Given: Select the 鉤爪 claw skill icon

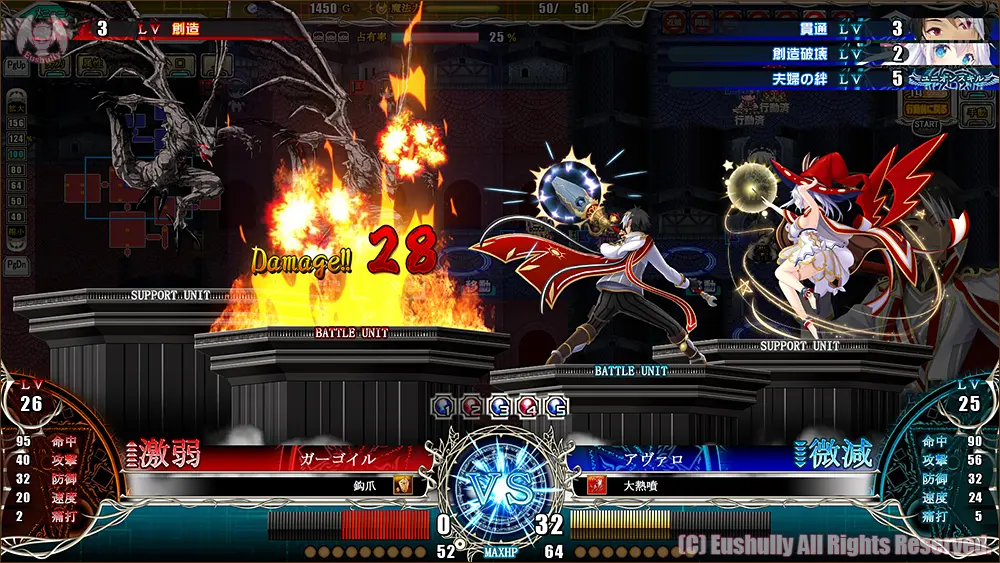Looking at the screenshot, I should pyautogui.click(x=401, y=485).
